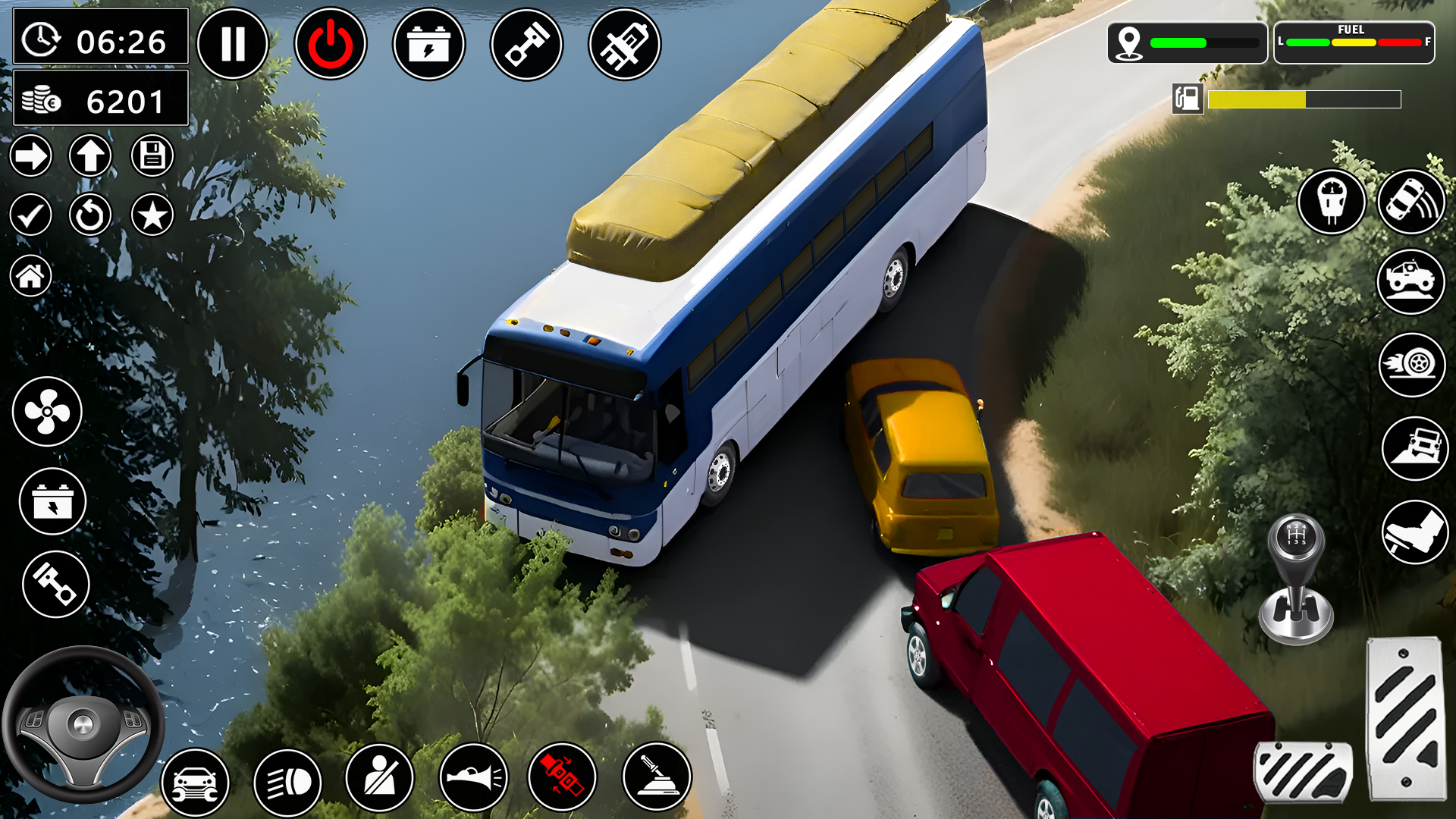Click the save game icon
The width and height of the screenshot is (1456, 819).
tap(151, 155)
